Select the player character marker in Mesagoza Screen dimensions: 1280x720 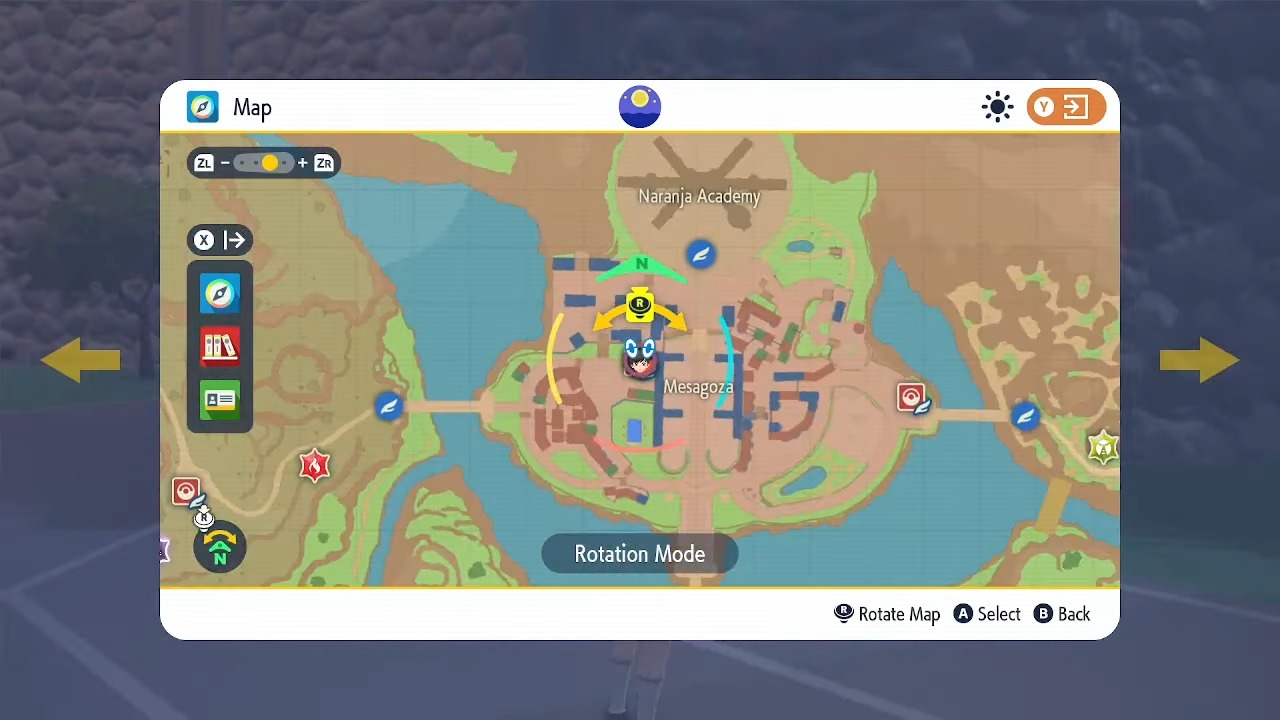click(640, 358)
